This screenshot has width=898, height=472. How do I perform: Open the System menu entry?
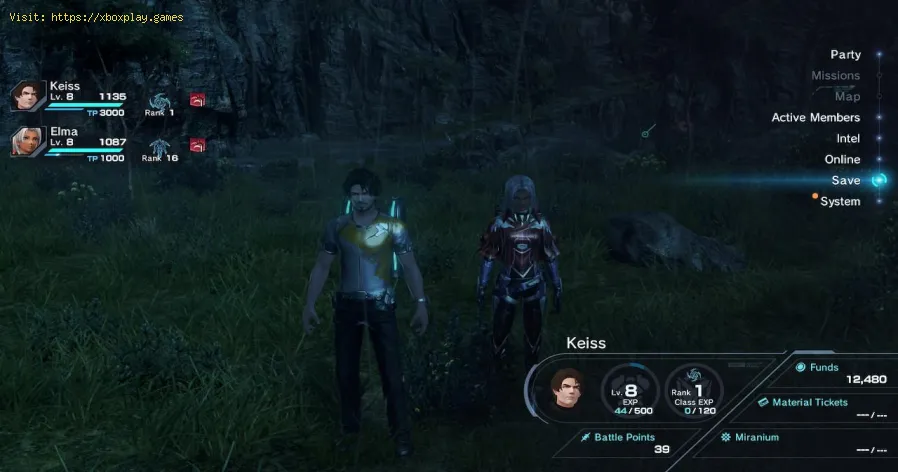coord(840,202)
